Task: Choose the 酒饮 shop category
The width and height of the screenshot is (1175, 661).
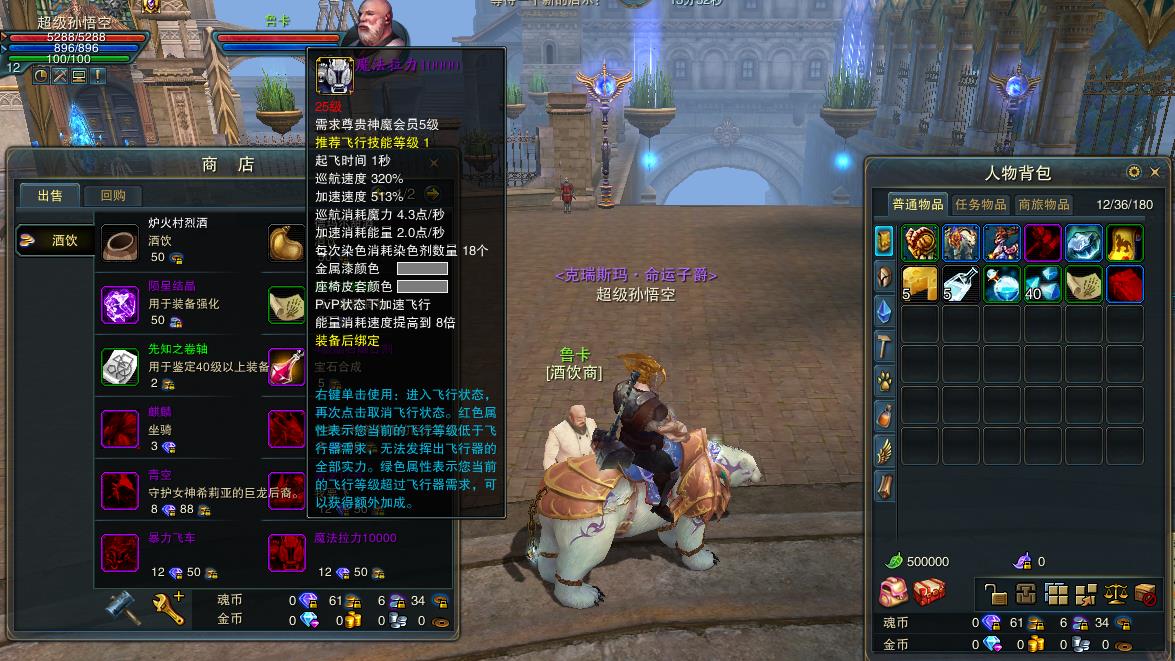Action: tap(57, 240)
